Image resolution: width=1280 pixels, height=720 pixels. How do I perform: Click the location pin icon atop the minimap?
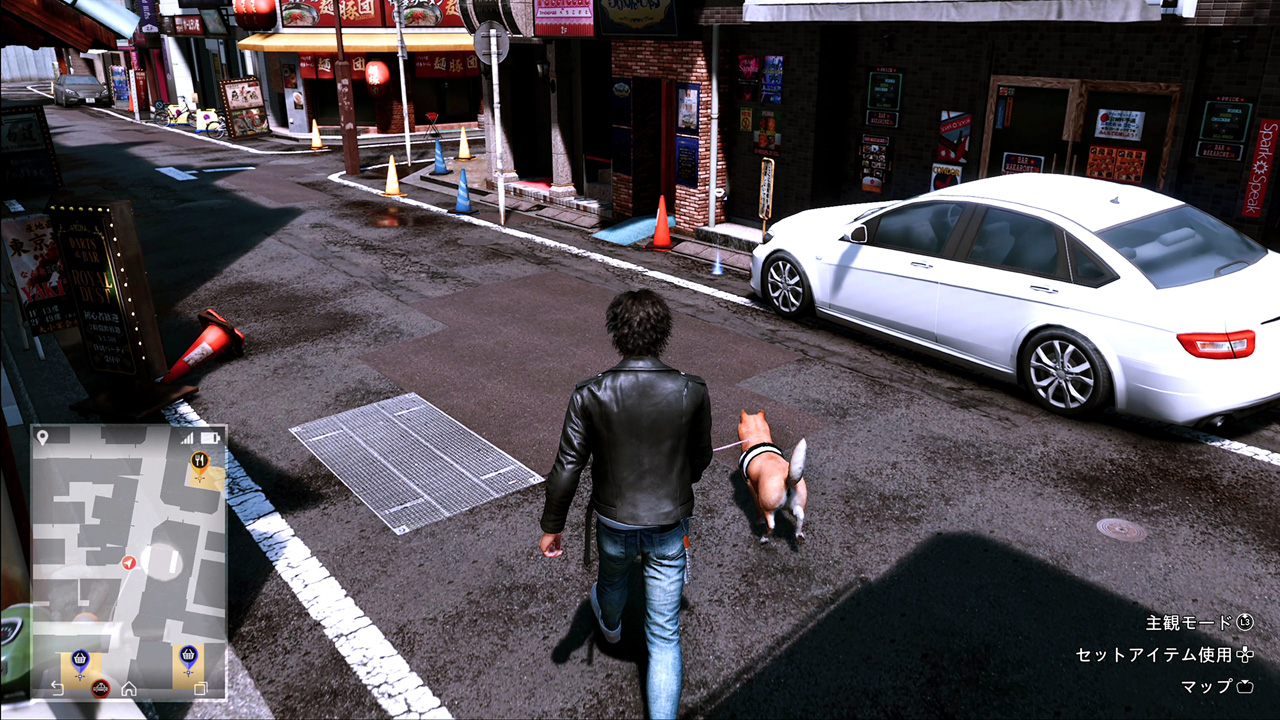tap(41, 437)
